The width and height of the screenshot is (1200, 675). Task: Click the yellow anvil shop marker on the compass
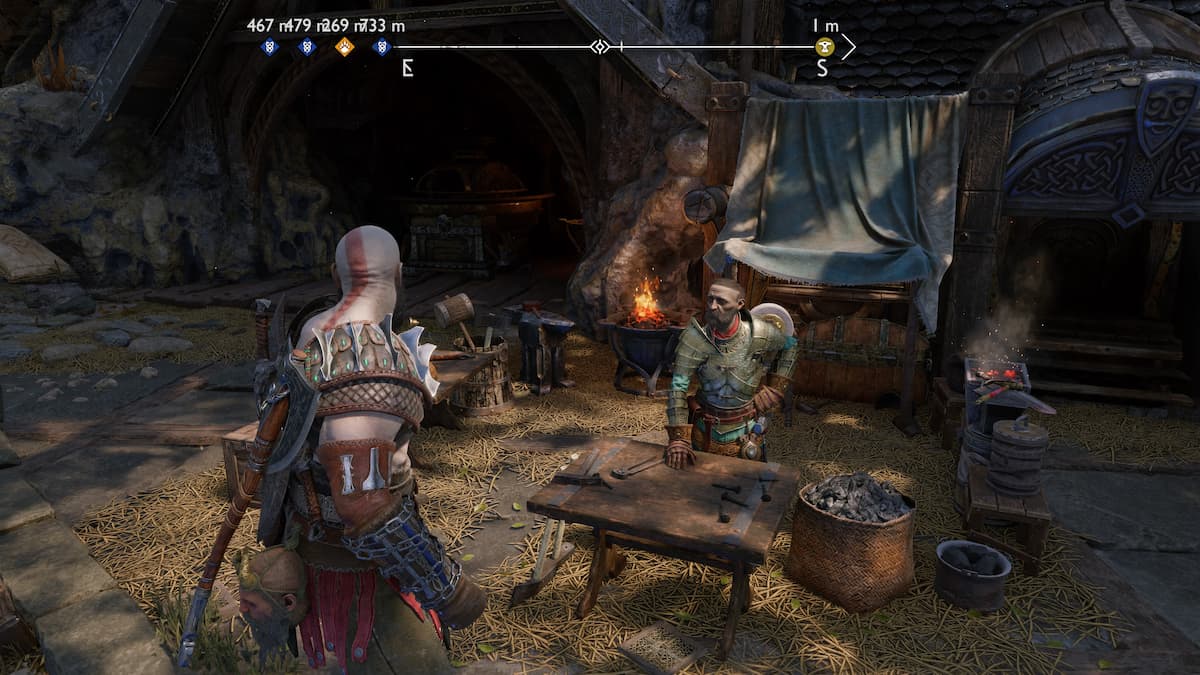(824, 46)
